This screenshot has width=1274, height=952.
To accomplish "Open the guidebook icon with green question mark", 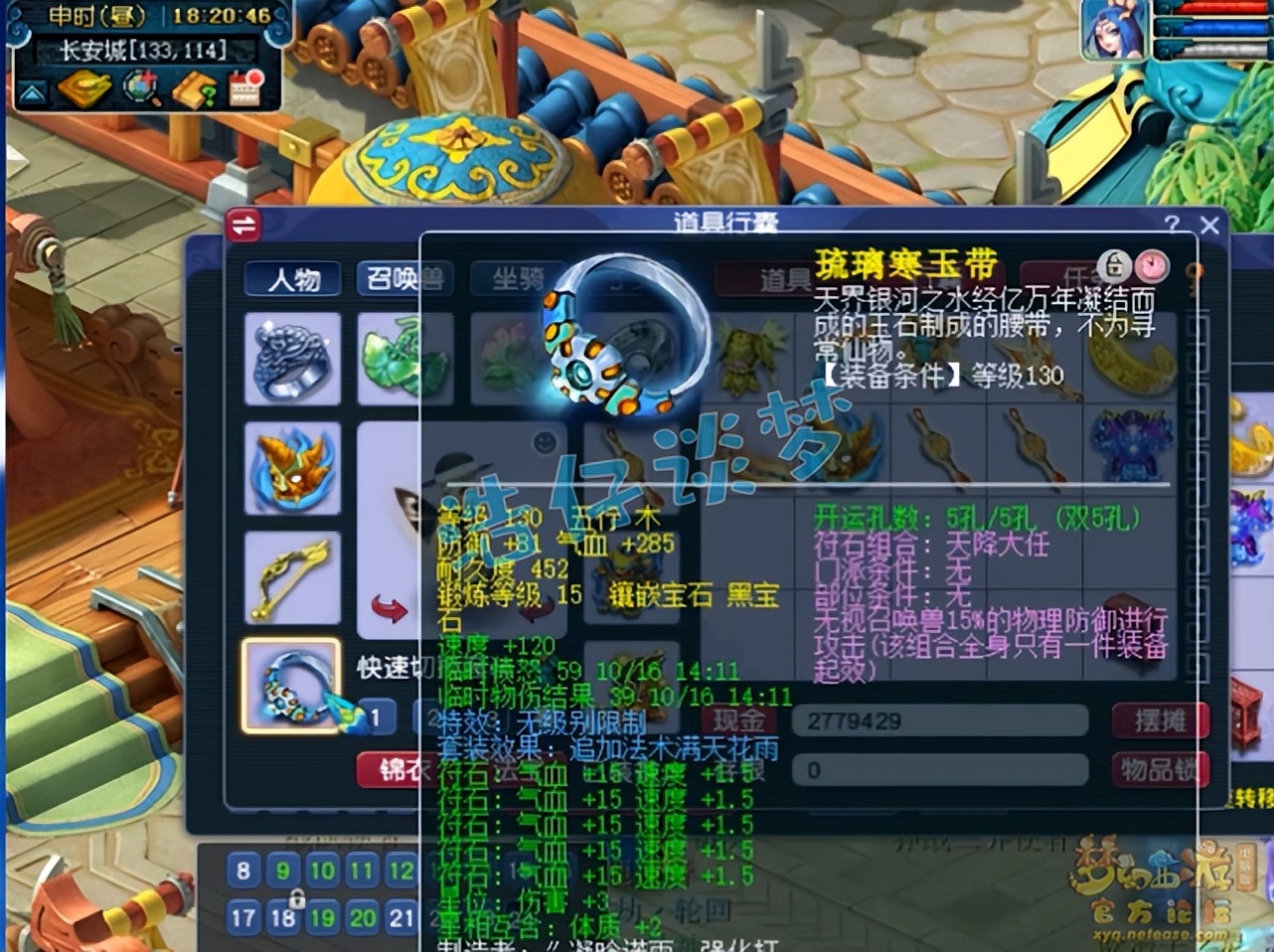I will click(x=193, y=87).
